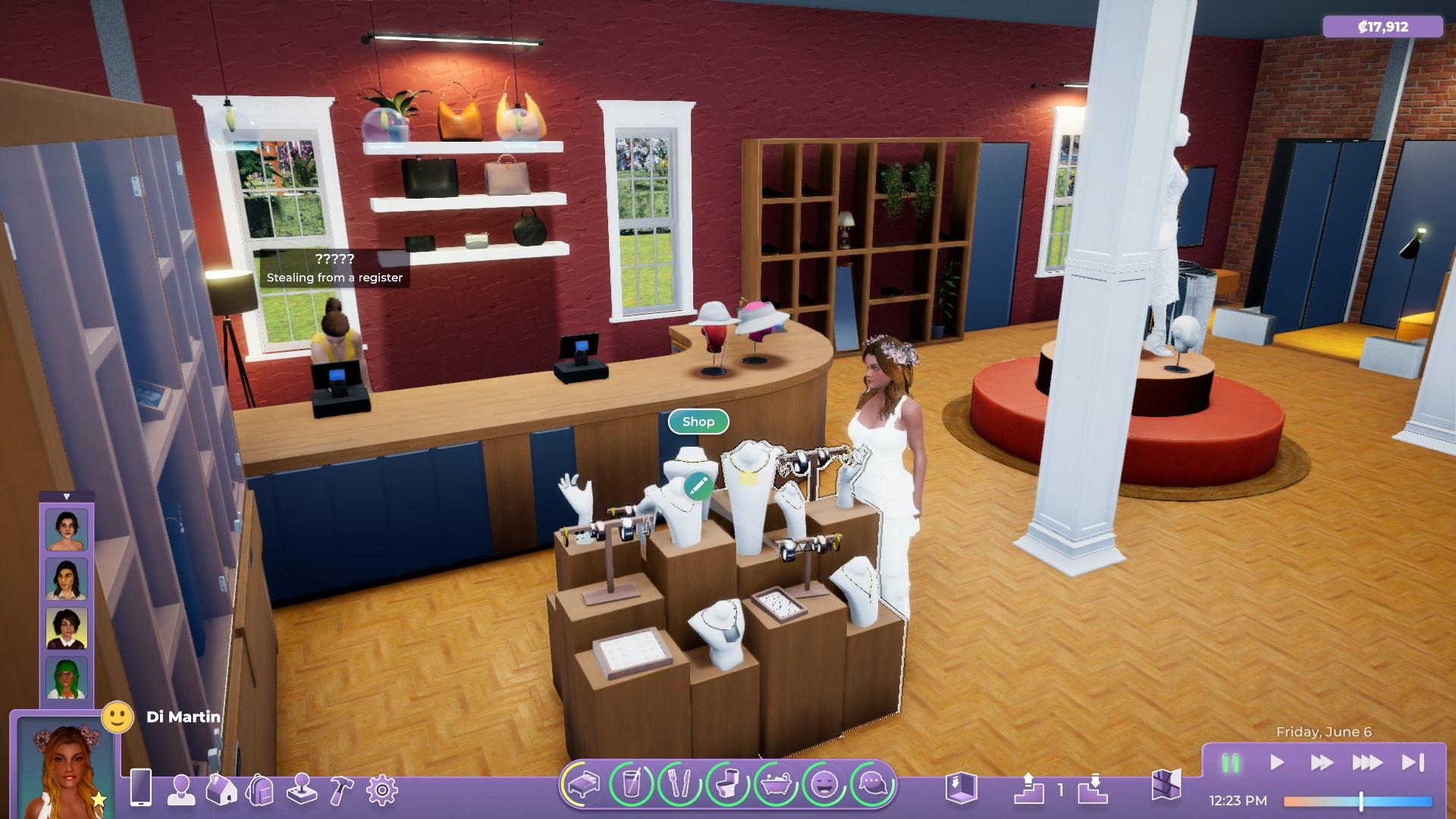
Task: Open the backpack inventory
Action: pos(259,790)
